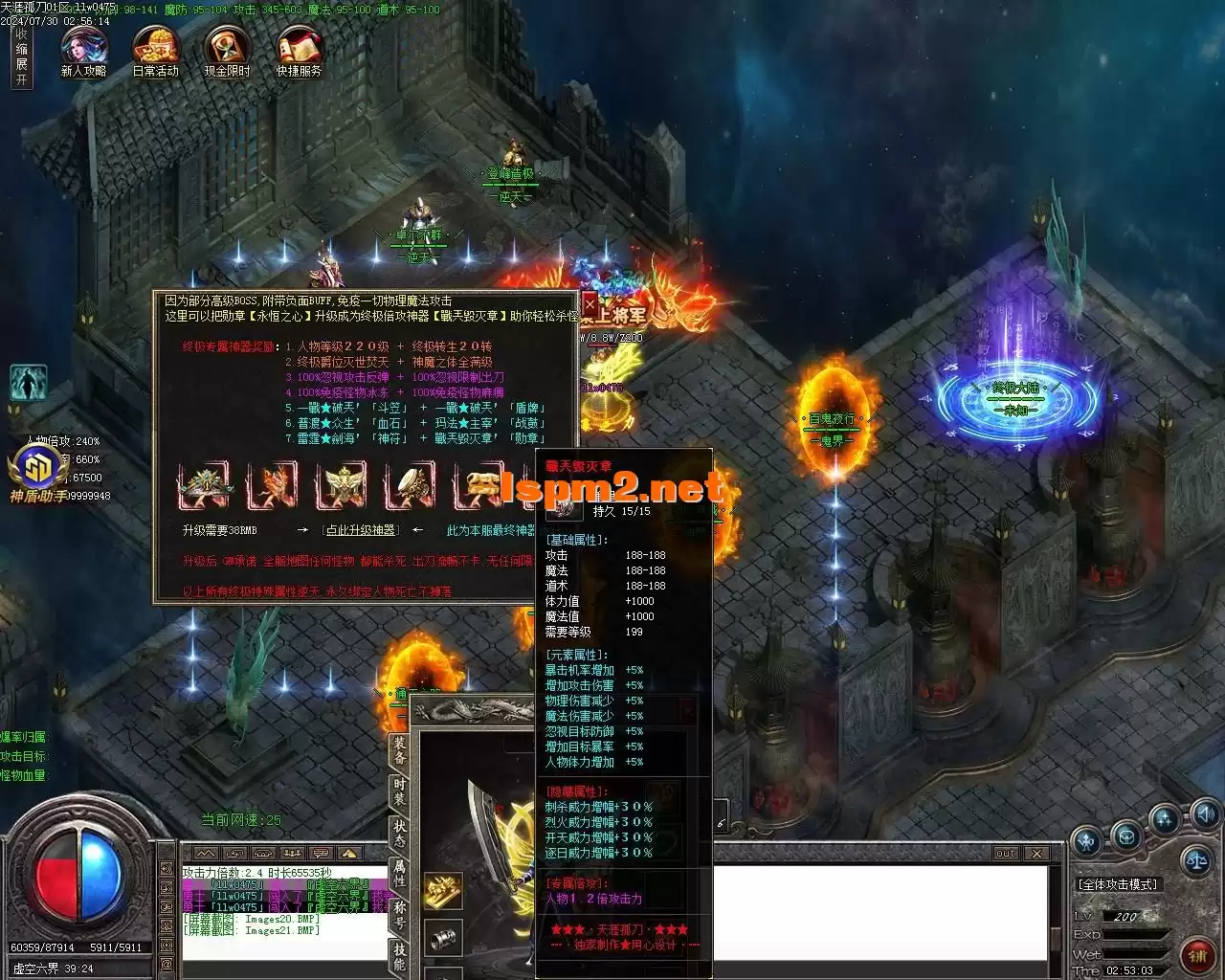Select the winged helmet artifact icon
This screenshot has height=980, width=1225.
point(206,485)
